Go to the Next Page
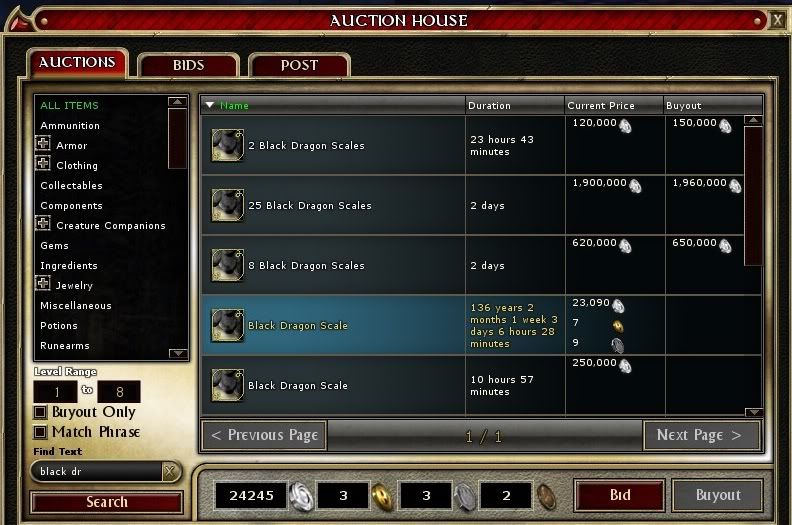This screenshot has height=525, width=792. [x=699, y=436]
